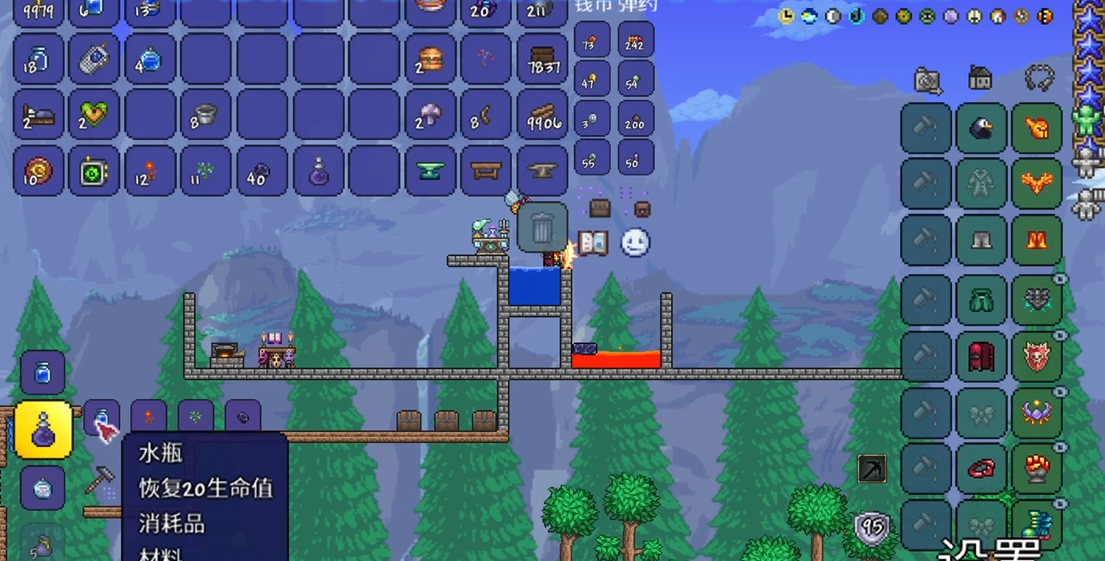Select the red life ring accessory

pyautogui.click(x=981, y=468)
